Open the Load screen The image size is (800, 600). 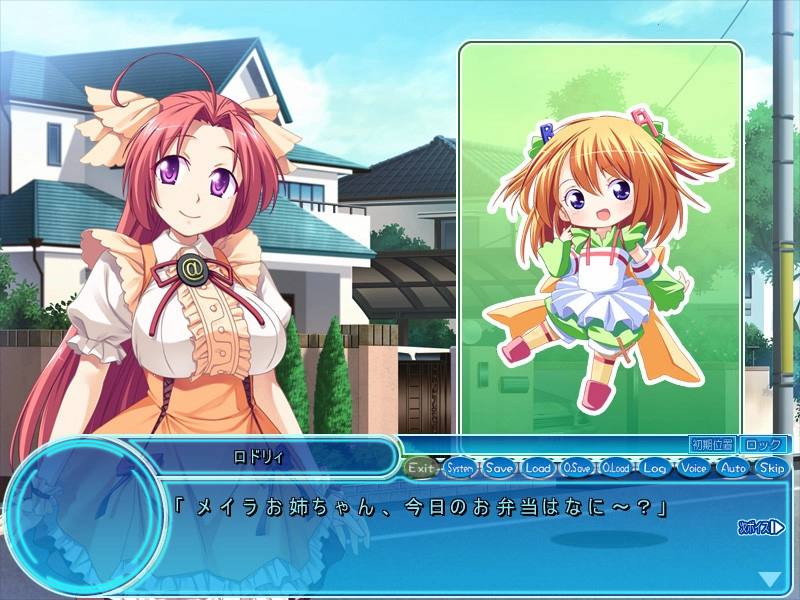tap(539, 467)
